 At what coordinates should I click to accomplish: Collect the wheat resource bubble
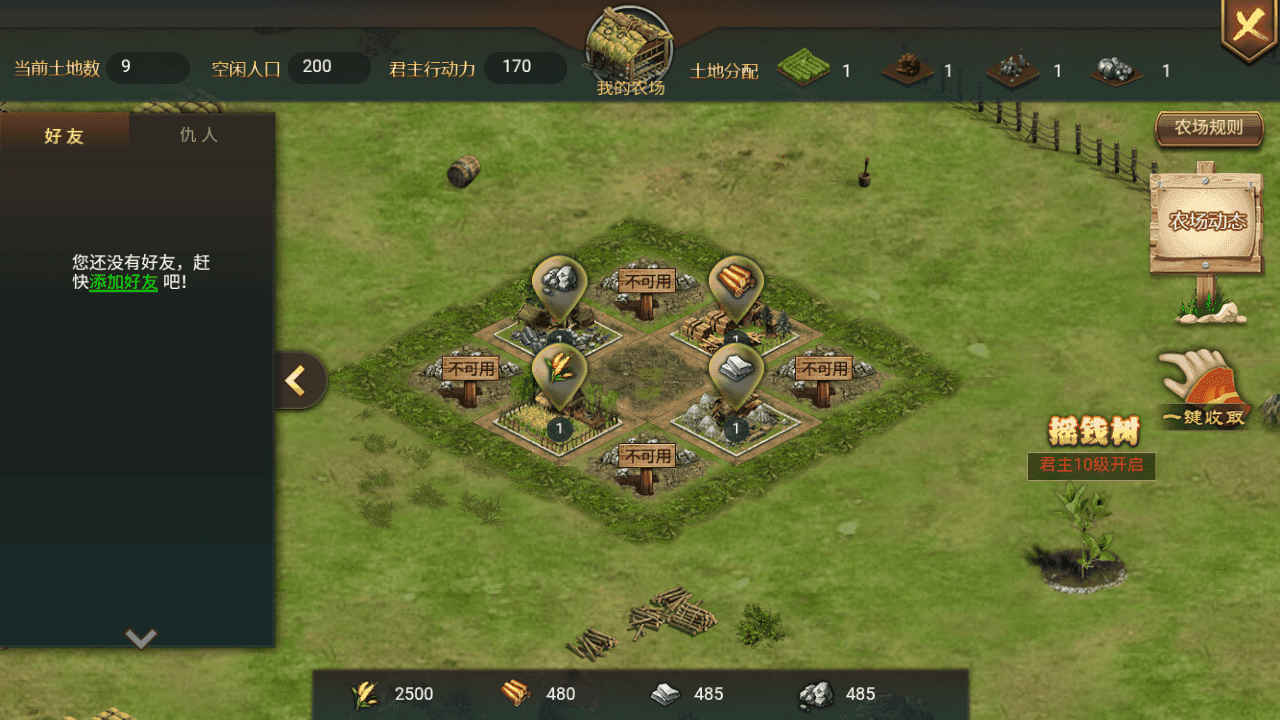(x=559, y=370)
